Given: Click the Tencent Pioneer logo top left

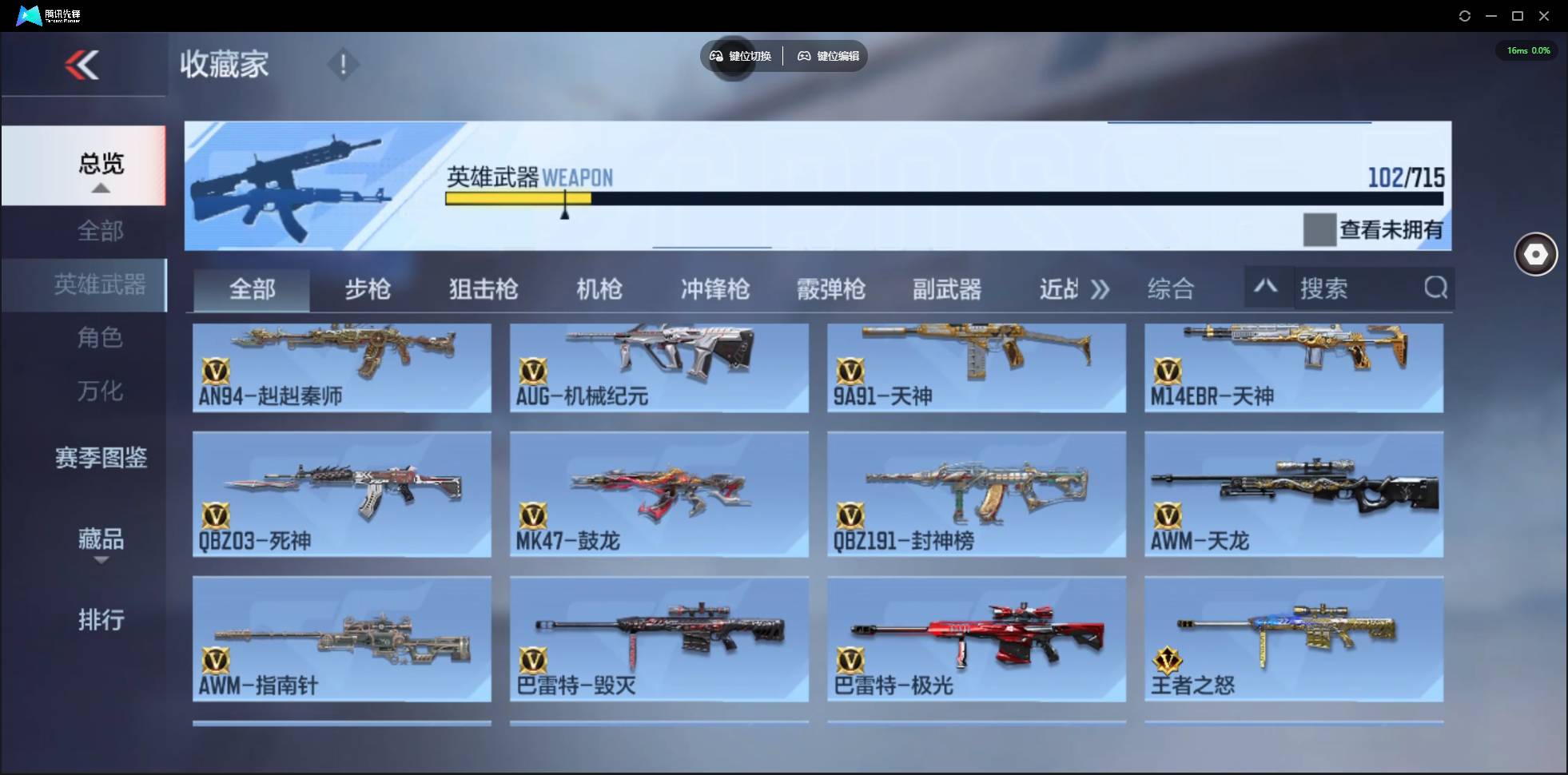Looking at the screenshot, I should tap(28, 15).
